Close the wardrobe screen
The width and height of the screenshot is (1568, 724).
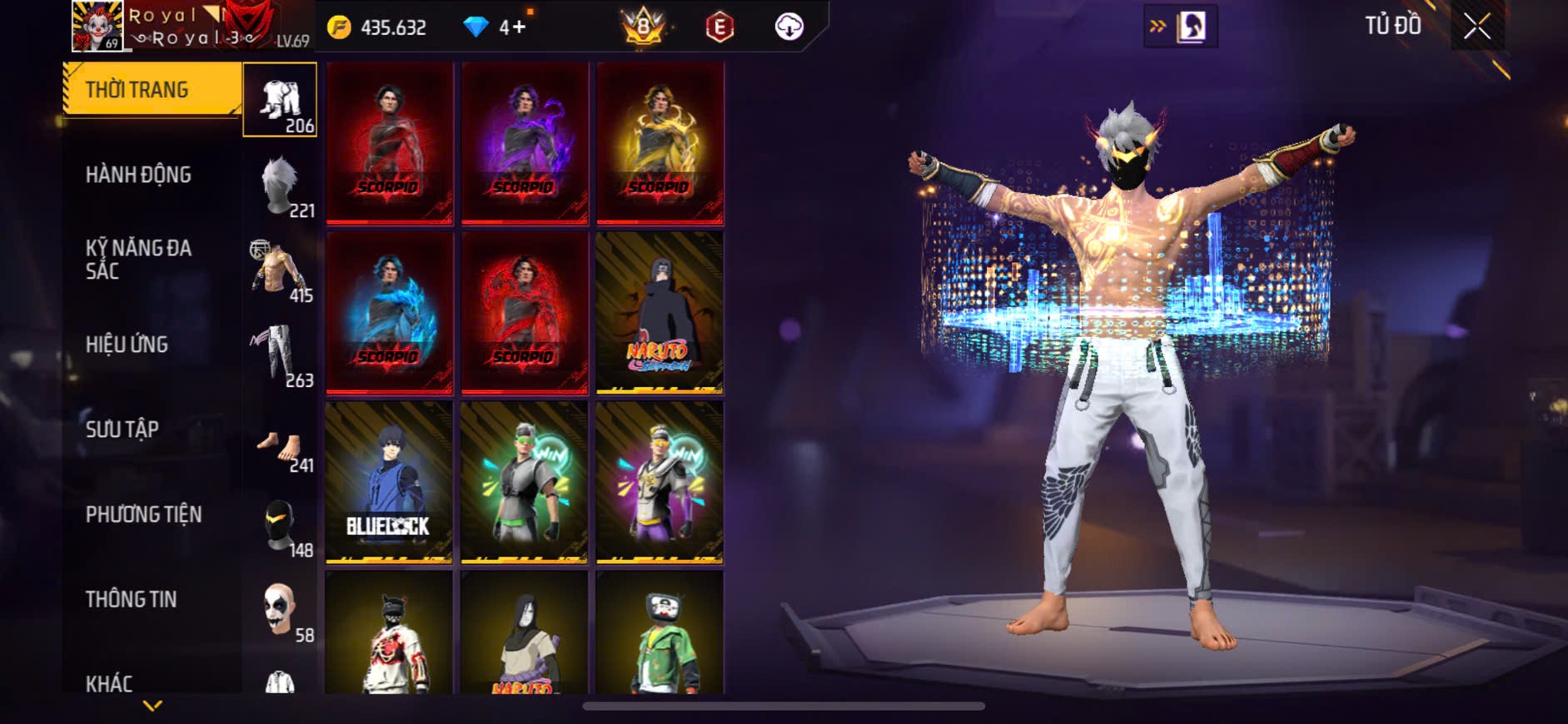tap(1477, 27)
